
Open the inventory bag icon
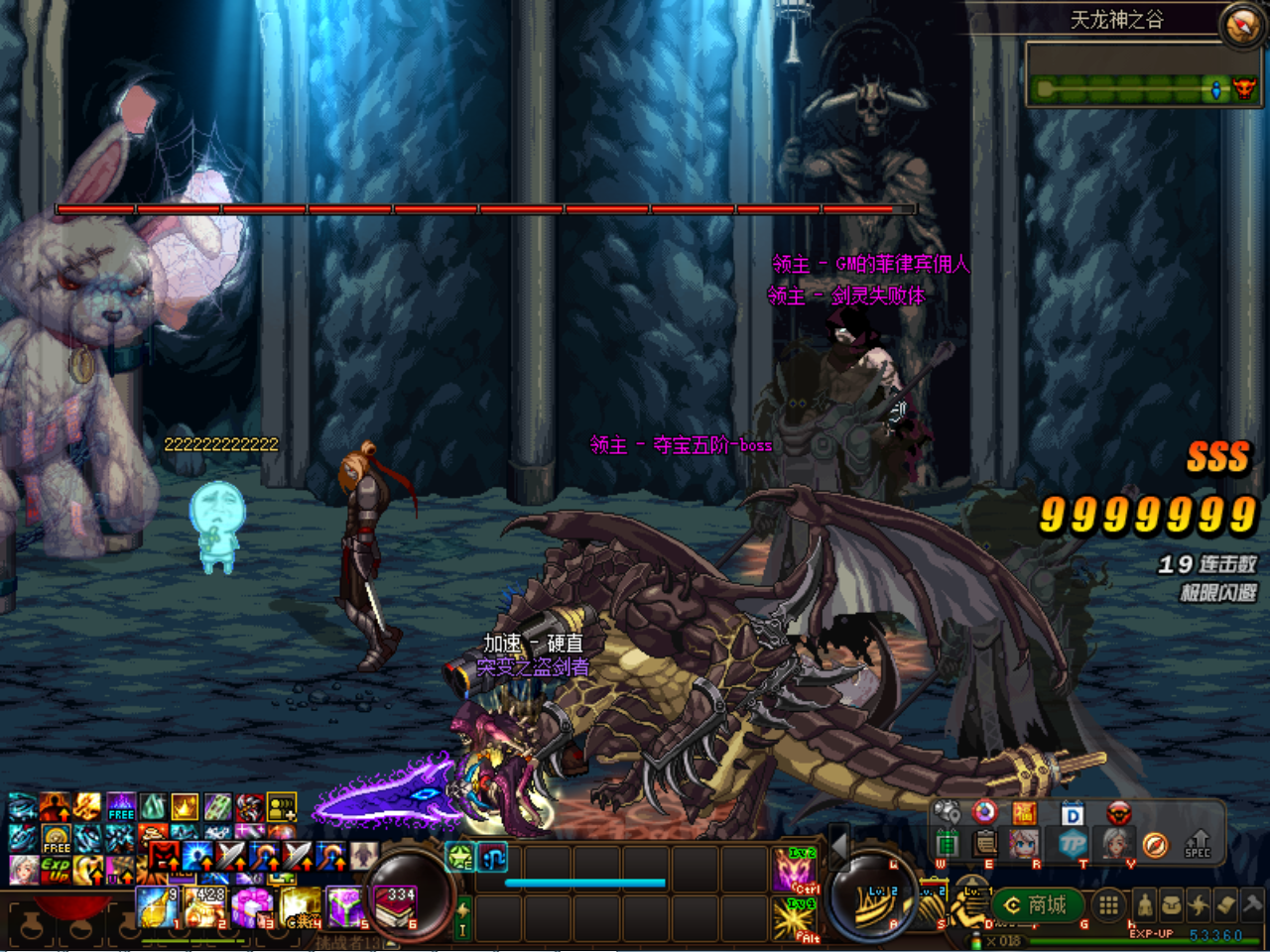[1171, 904]
